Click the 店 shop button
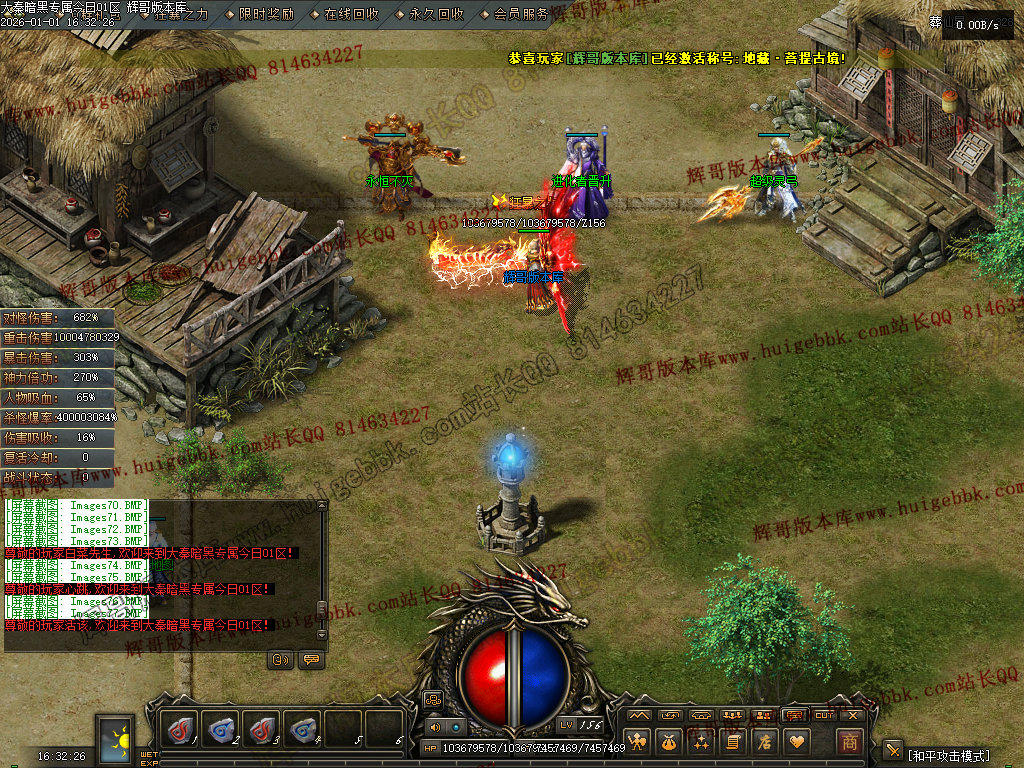Viewport: 1024px width, 768px height. [x=766, y=742]
